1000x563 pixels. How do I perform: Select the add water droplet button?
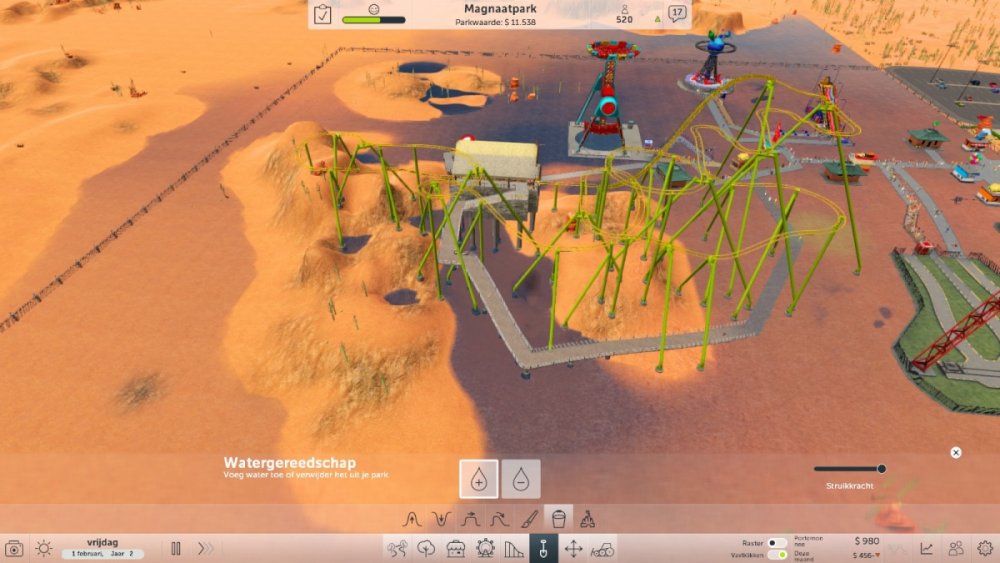tap(478, 479)
